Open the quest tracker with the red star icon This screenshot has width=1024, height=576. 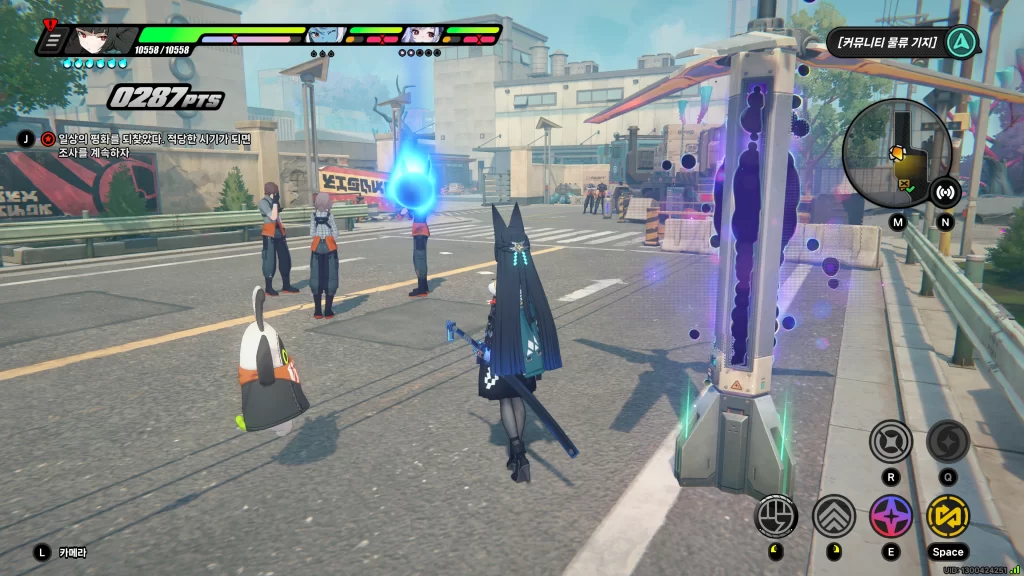pos(47,139)
